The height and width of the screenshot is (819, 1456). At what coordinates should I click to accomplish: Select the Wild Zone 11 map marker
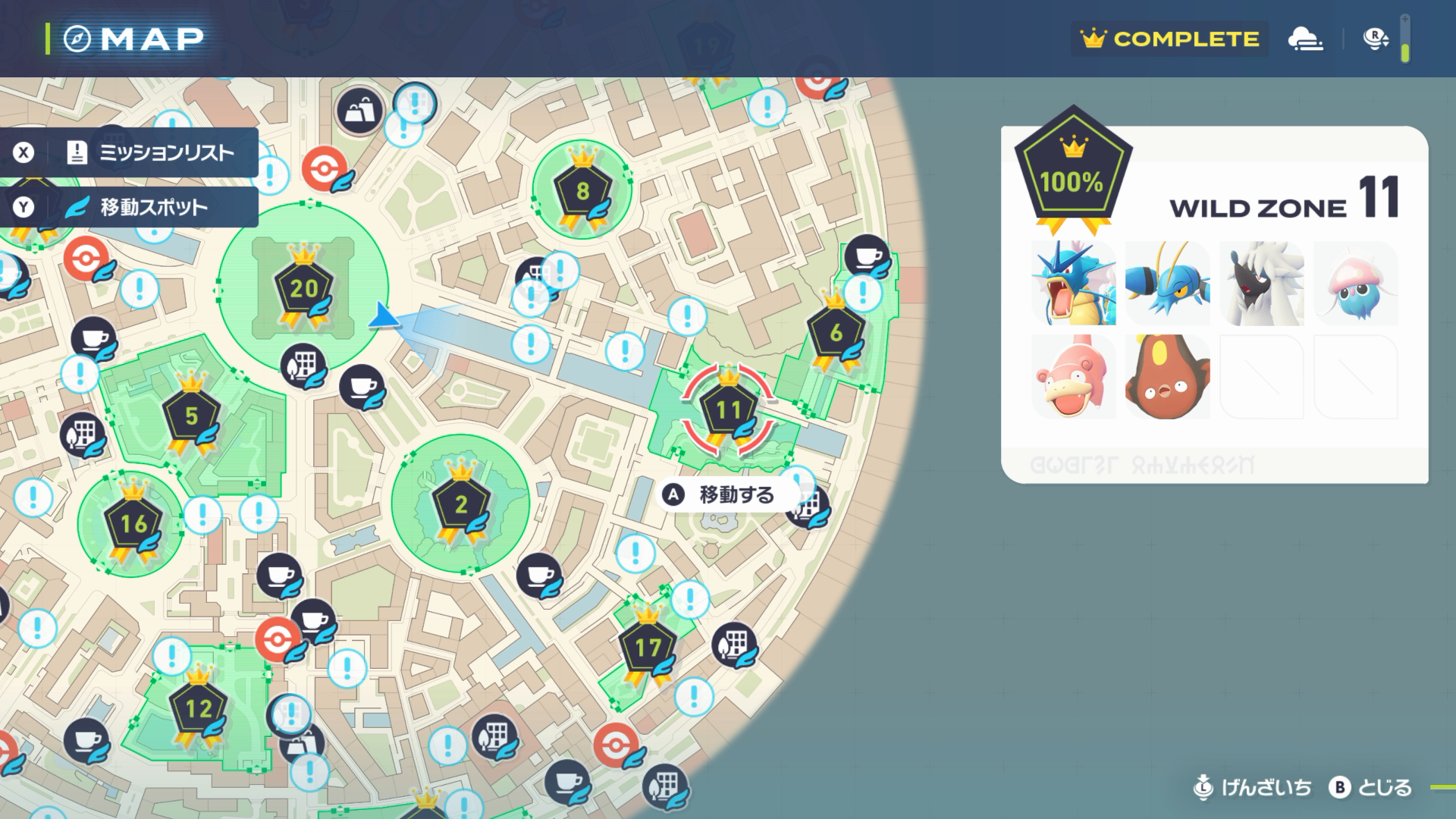728,411
